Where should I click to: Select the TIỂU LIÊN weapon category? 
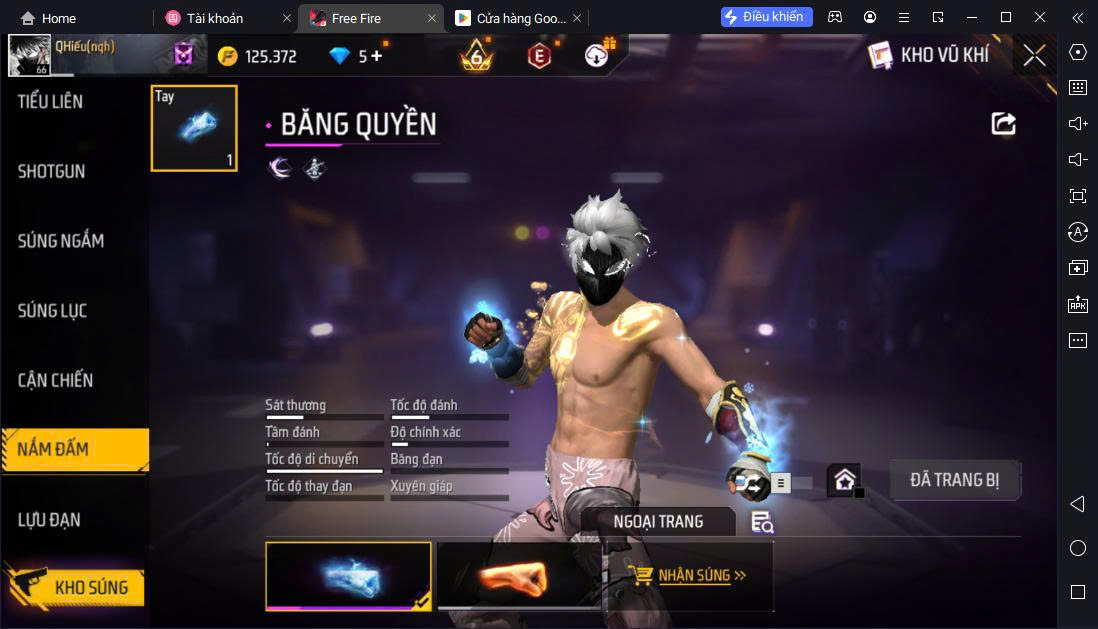click(x=51, y=102)
